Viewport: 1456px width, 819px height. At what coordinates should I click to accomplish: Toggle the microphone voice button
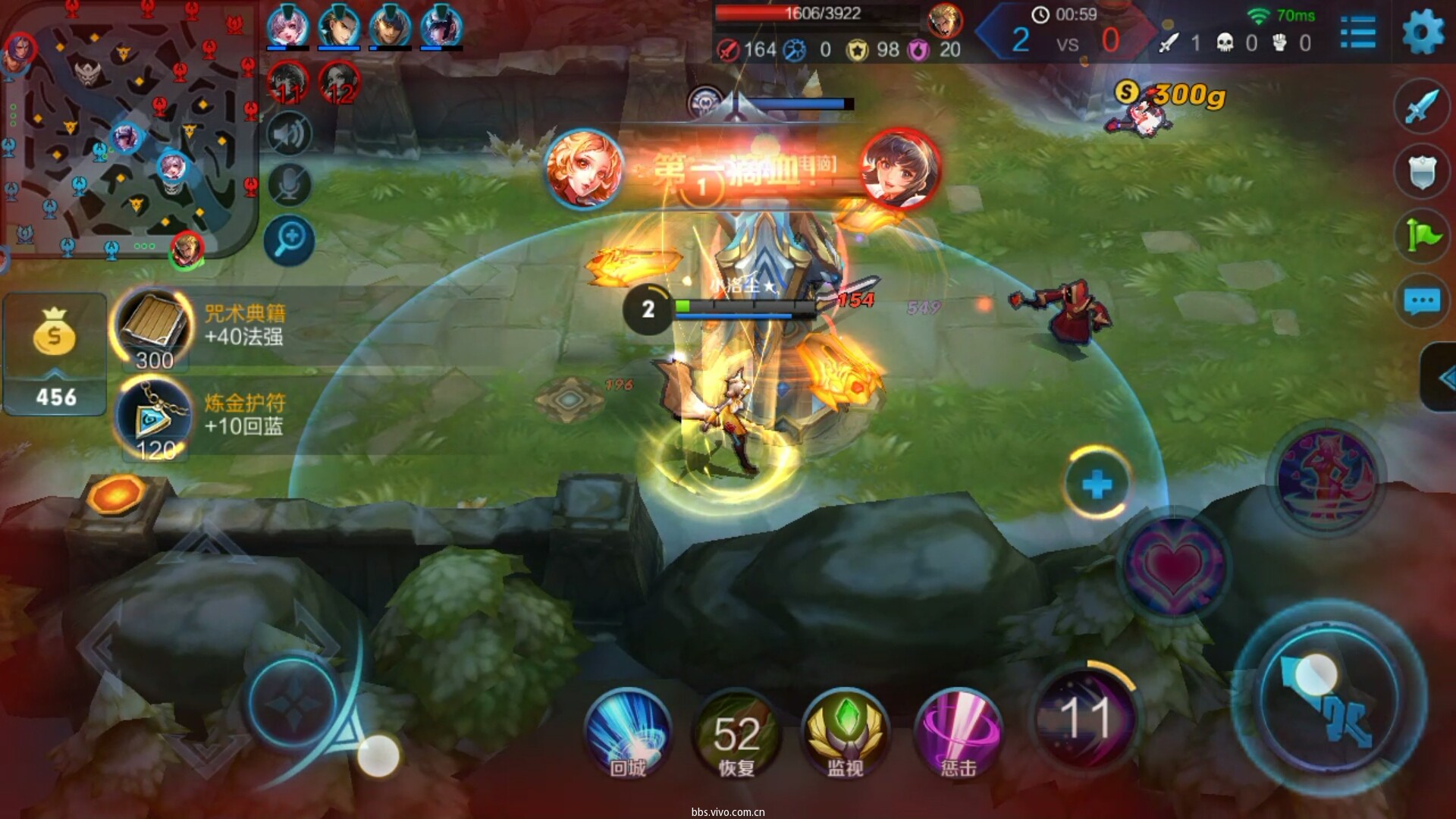pyautogui.click(x=289, y=184)
